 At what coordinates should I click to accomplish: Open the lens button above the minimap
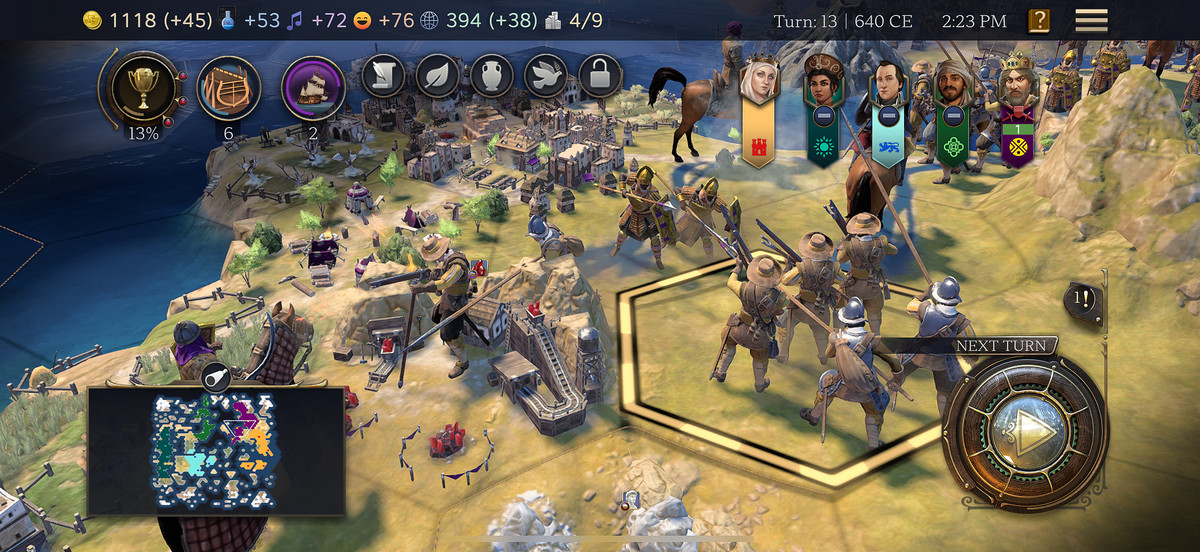coord(217,377)
